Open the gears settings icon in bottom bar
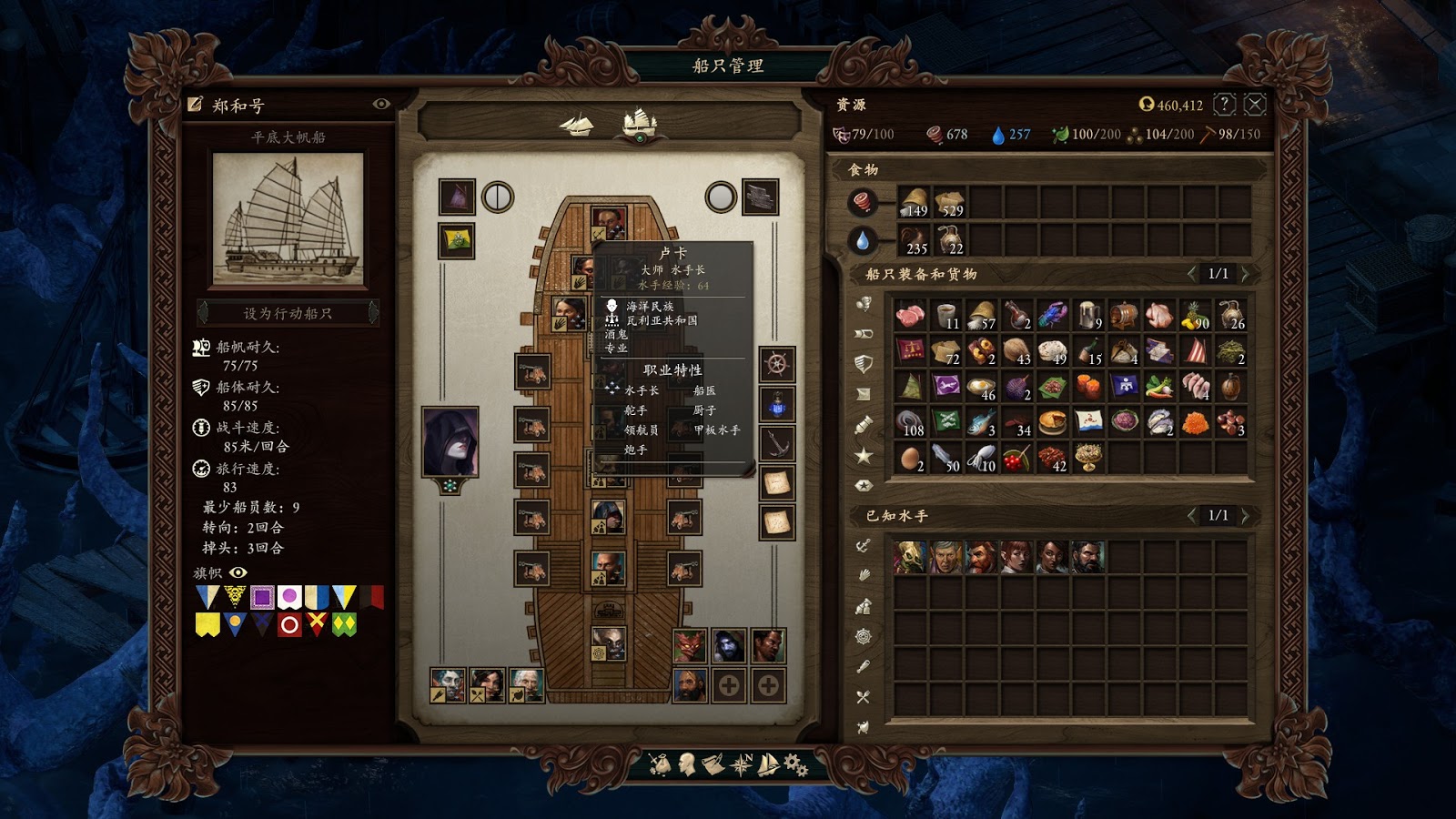Screen dimensions: 1456x819 tap(795, 765)
